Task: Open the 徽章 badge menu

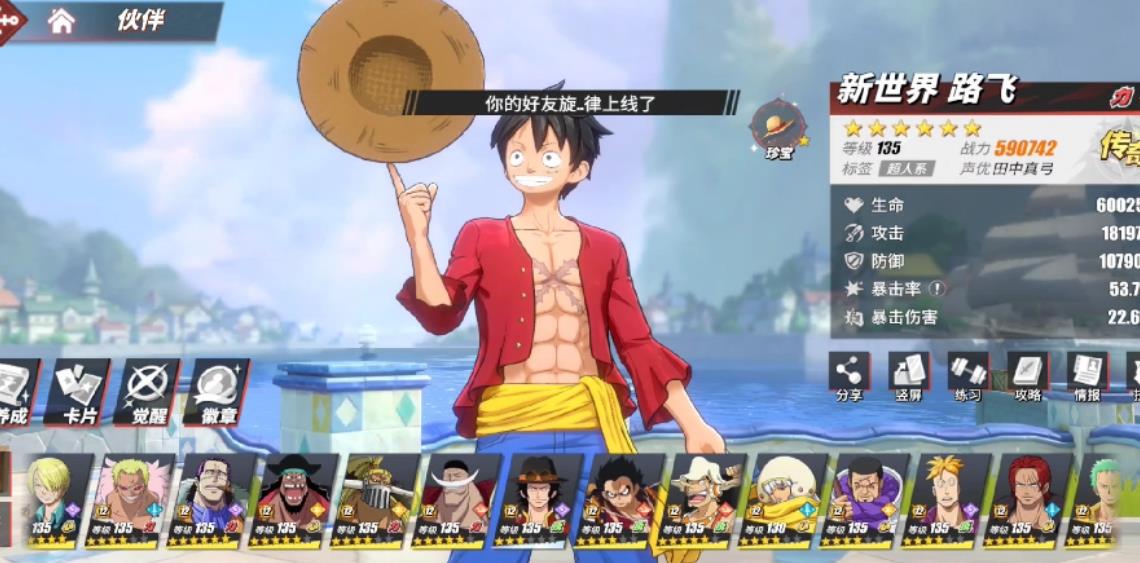Action: [x=216, y=392]
